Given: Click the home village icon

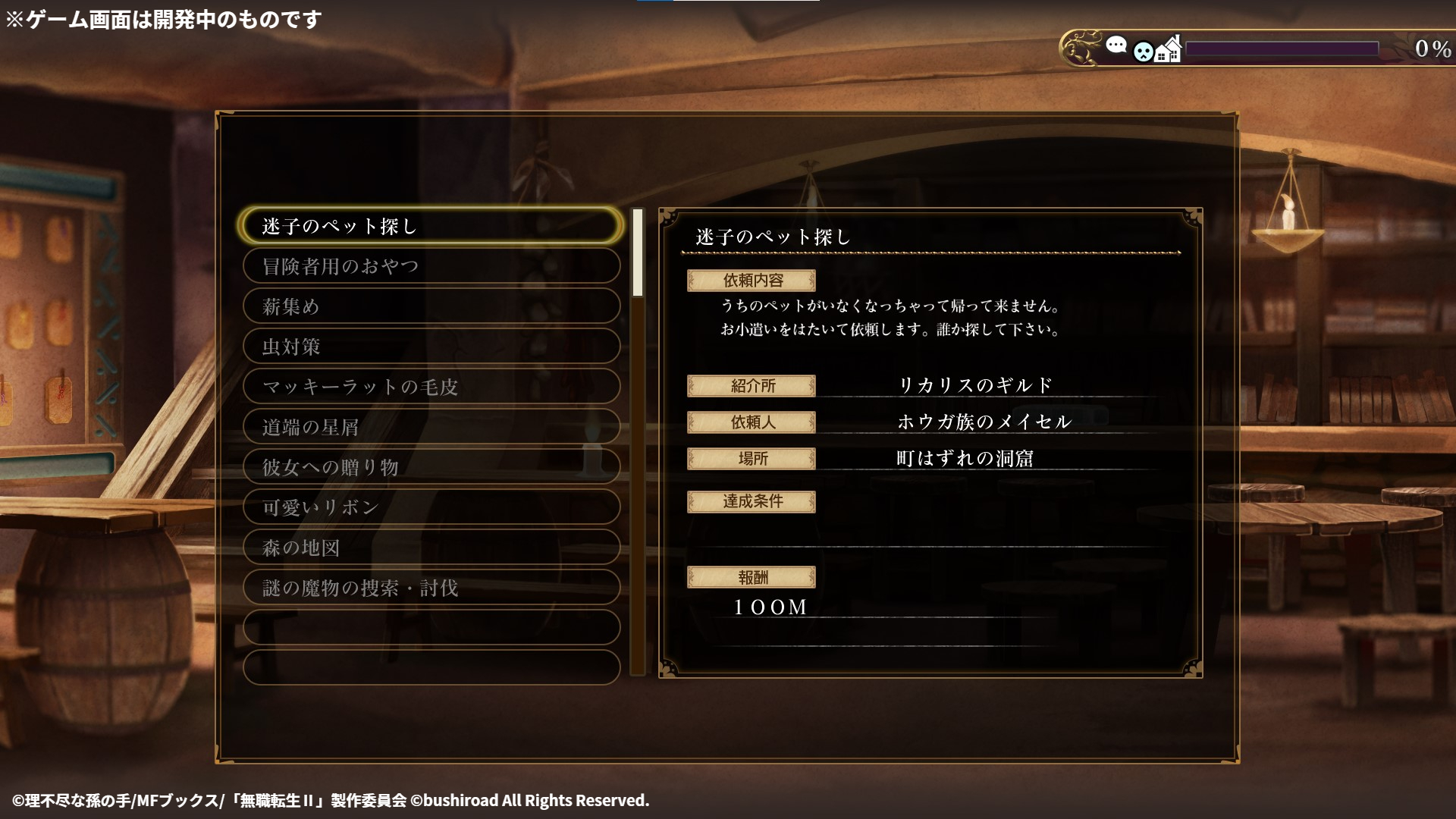Looking at the screenshot, I should (1168, 48).
